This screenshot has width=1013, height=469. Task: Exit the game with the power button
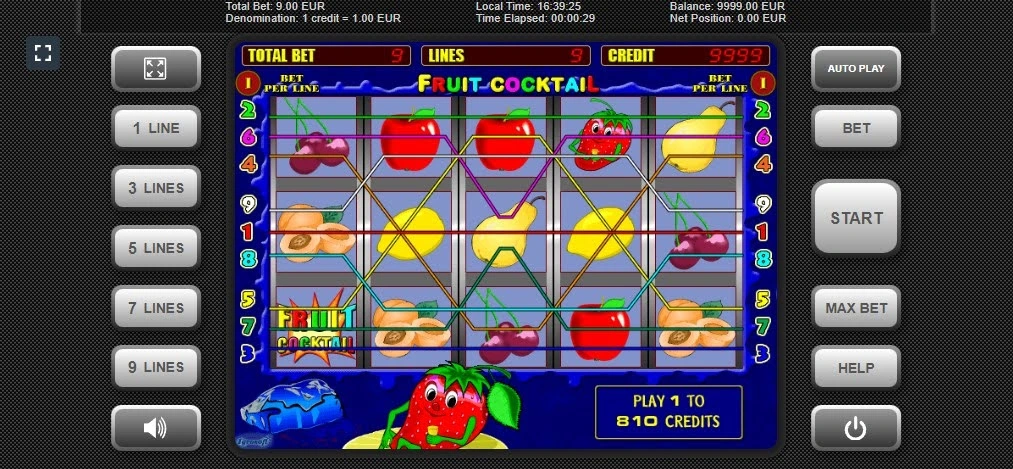pos(856,428)
